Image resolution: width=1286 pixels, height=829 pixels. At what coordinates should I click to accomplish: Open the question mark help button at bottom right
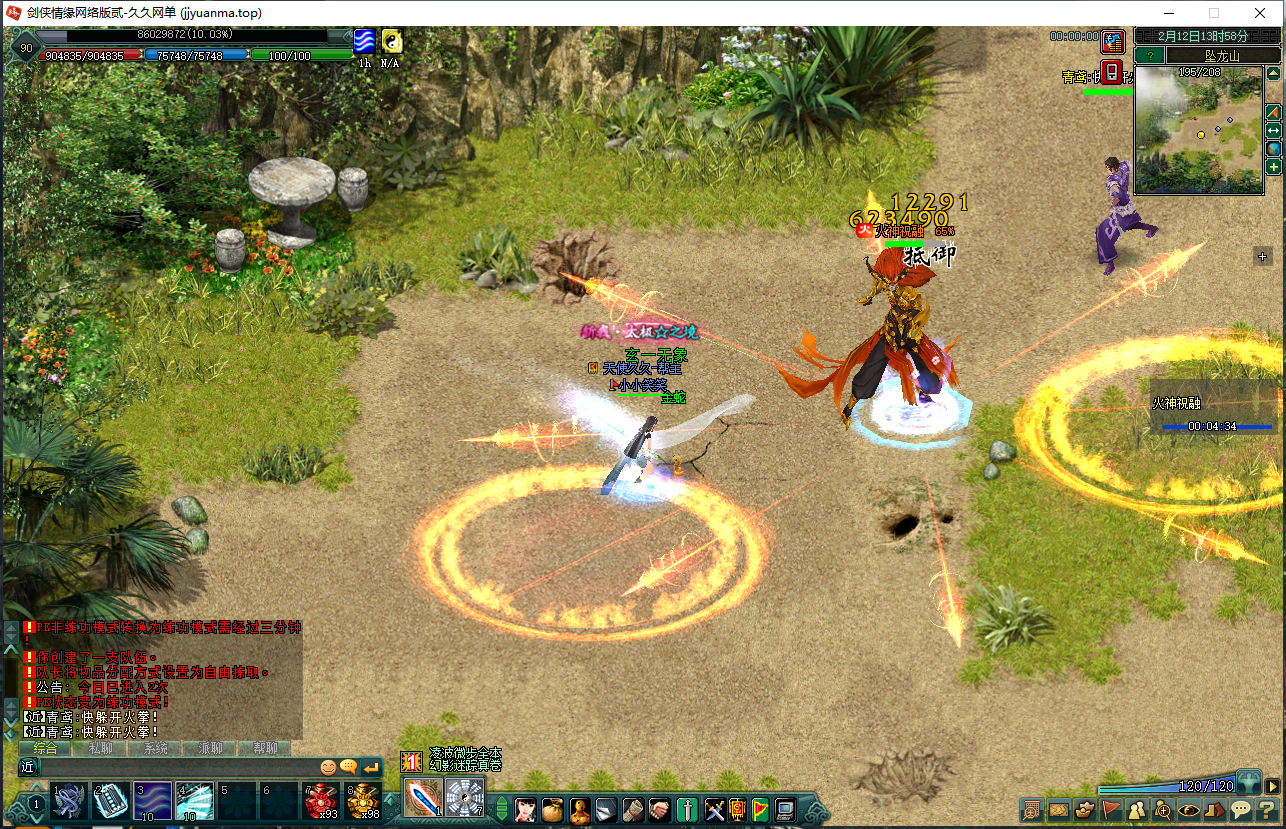1267,809
